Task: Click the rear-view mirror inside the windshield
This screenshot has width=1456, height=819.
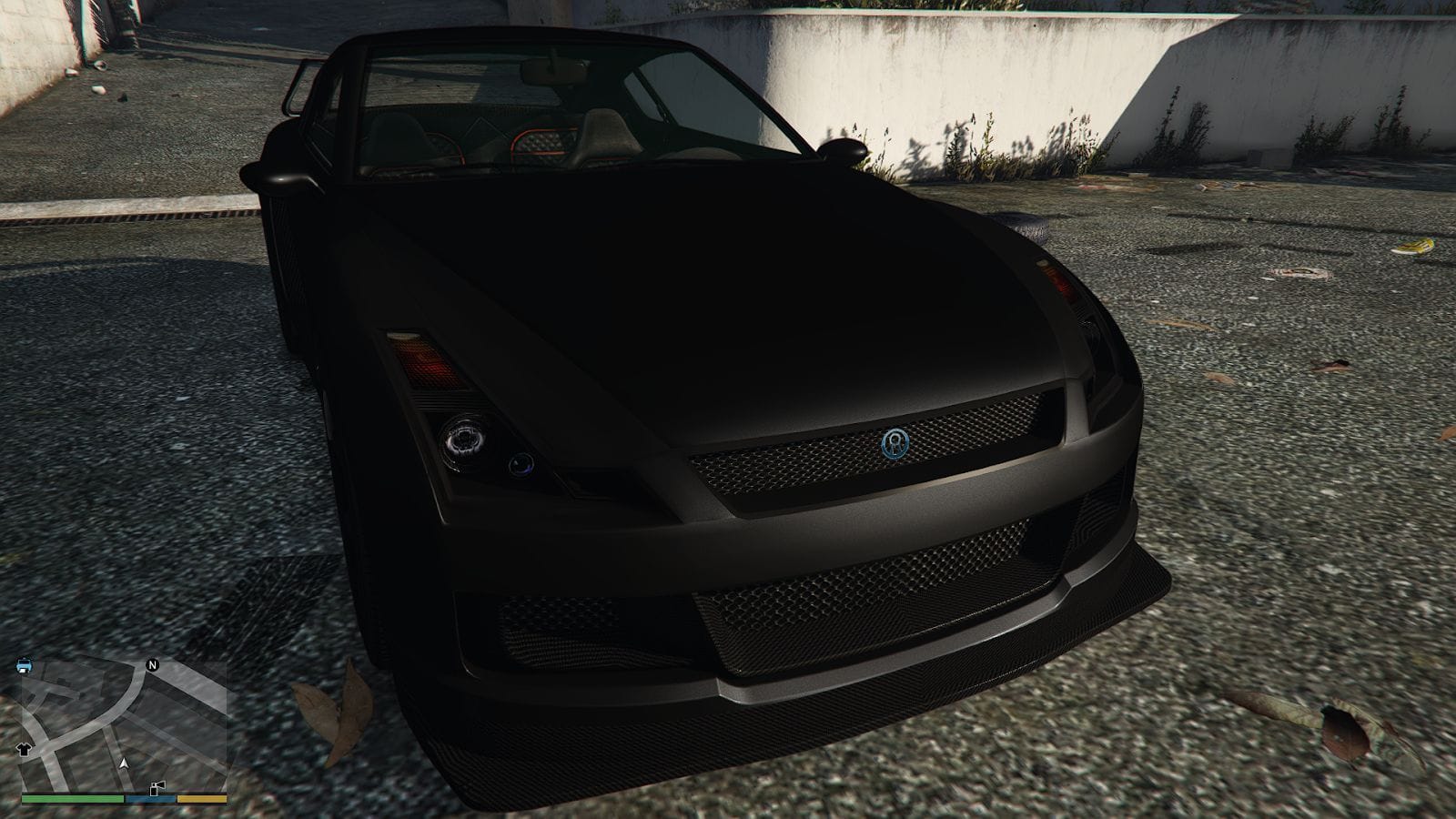Action: click(555, 70)
